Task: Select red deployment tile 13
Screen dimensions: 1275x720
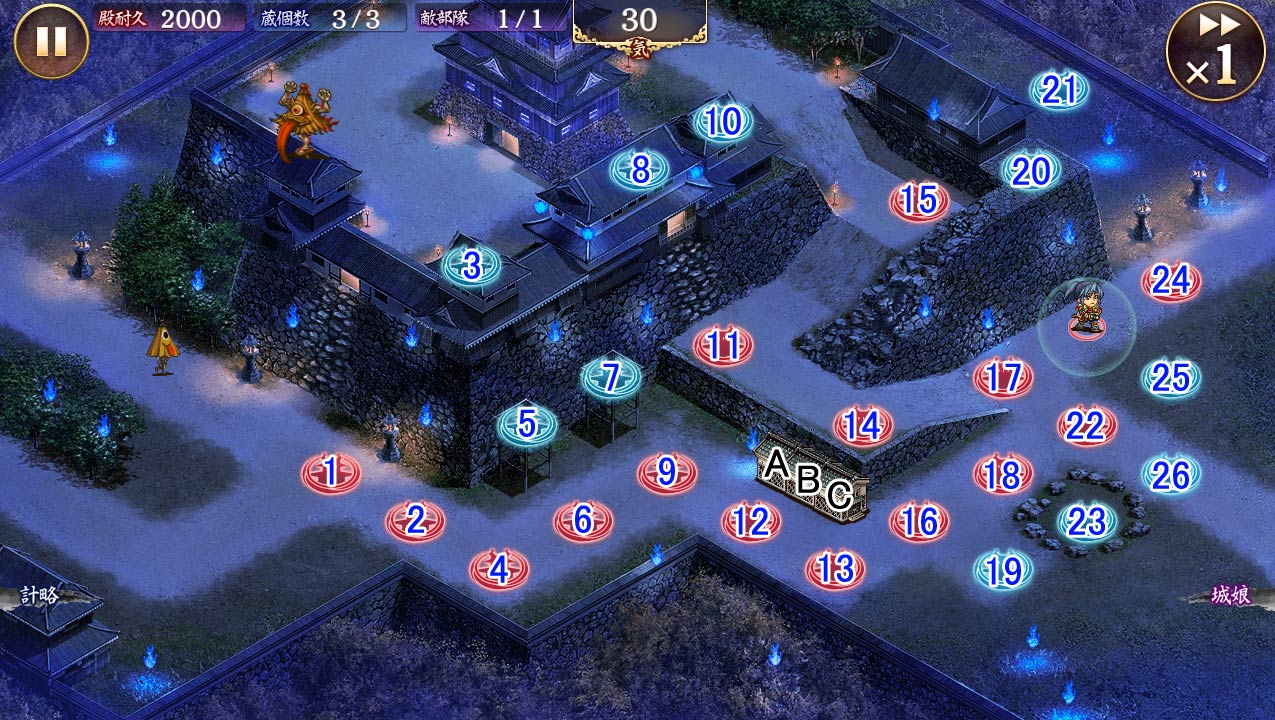Action: 835,569
